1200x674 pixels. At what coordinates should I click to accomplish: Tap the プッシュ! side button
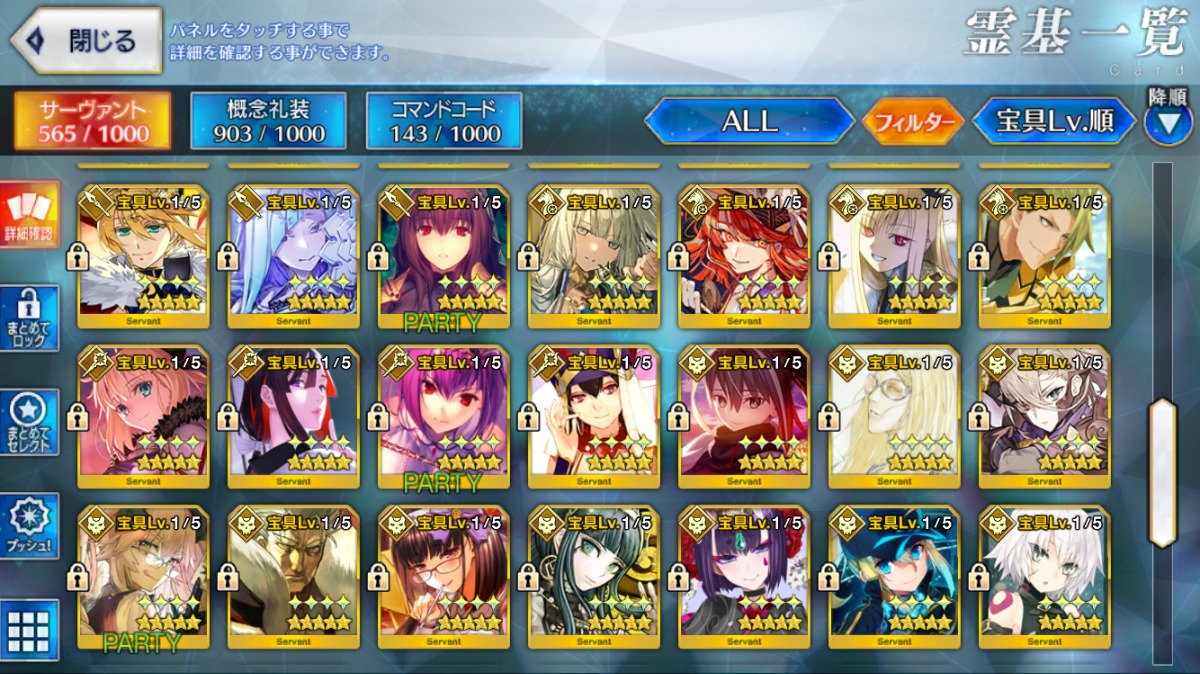point(29,527)
